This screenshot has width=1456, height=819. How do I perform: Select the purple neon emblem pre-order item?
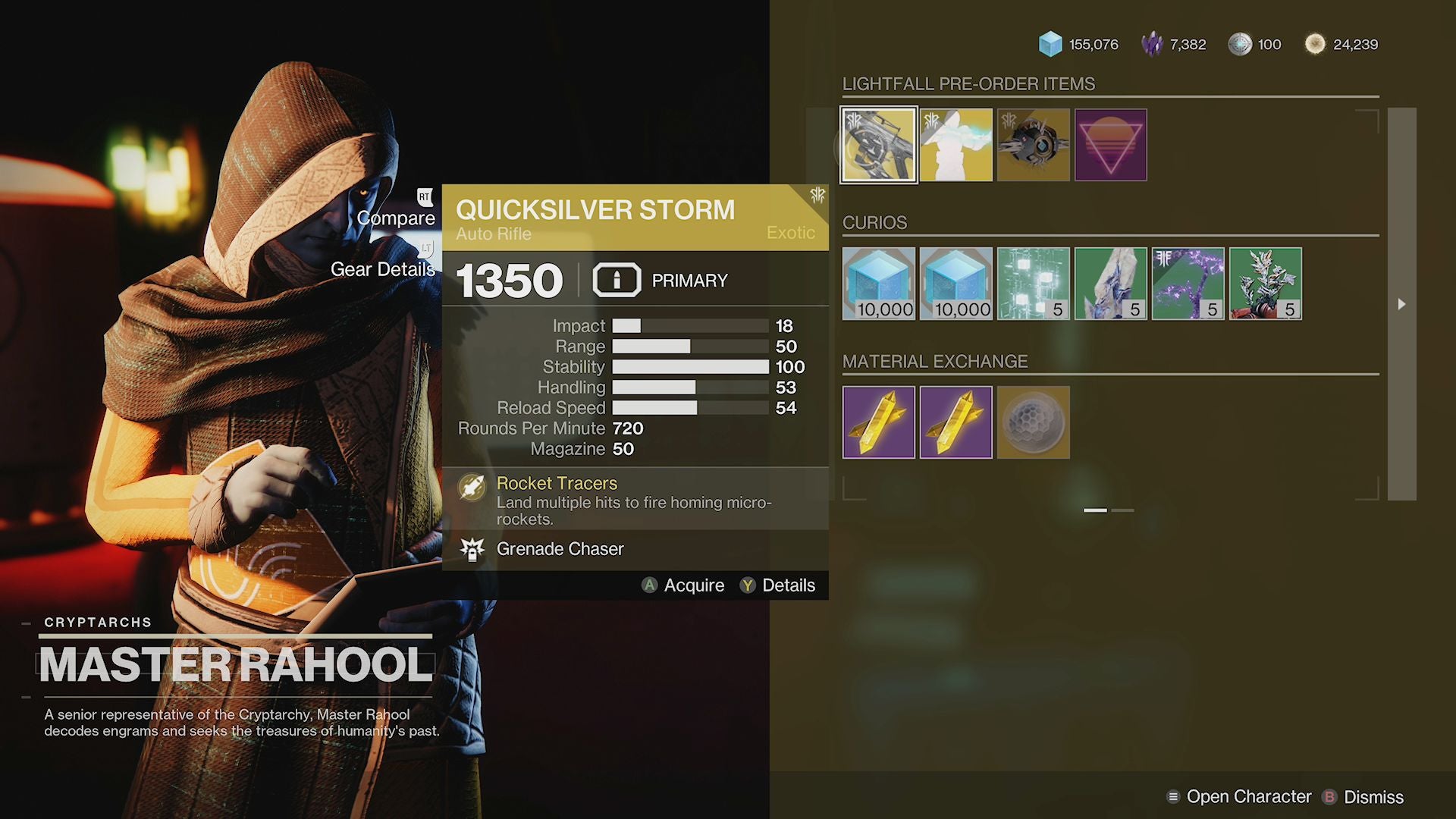[1111, 145]
